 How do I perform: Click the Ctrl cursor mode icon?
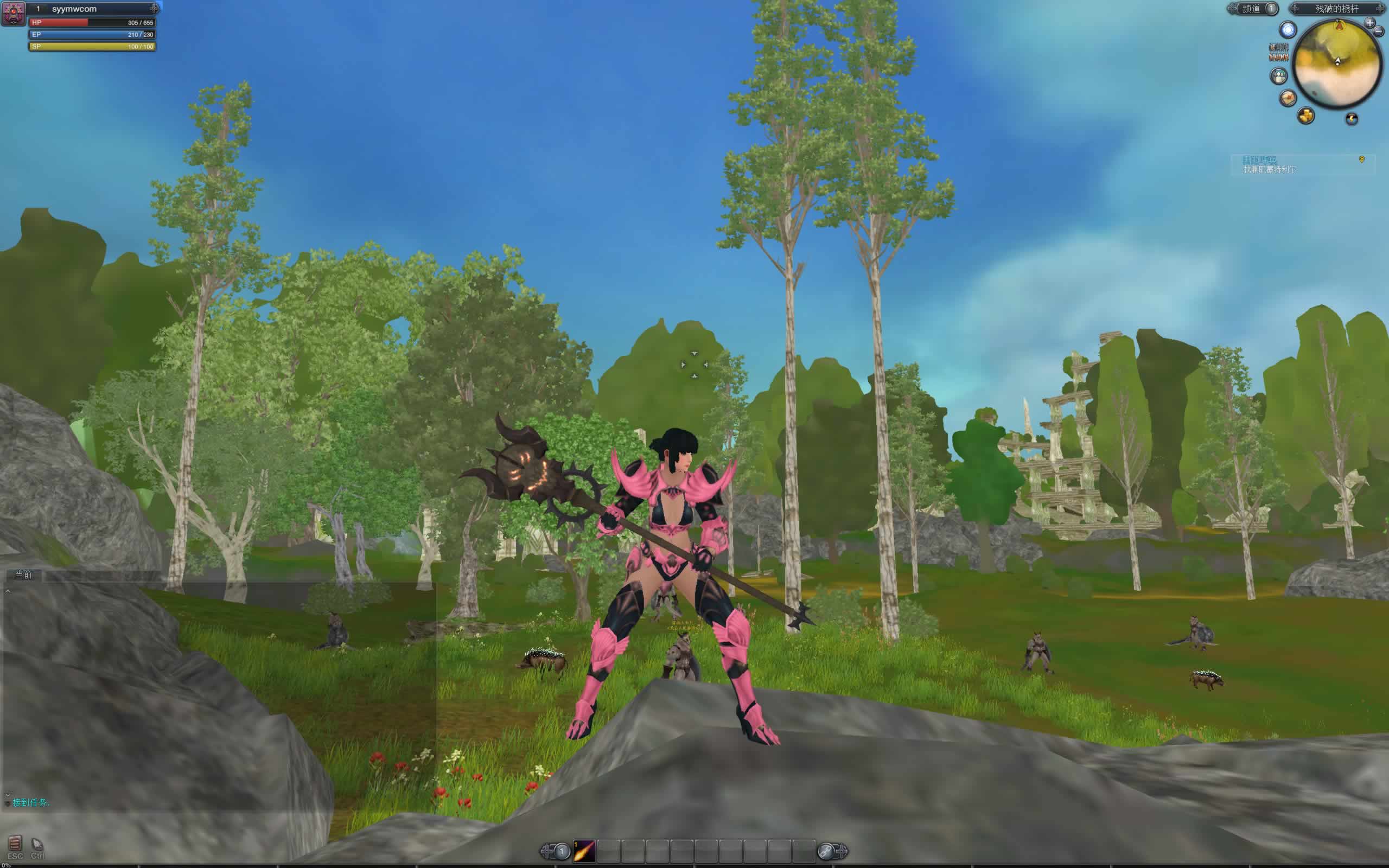[x=37, y=845]
